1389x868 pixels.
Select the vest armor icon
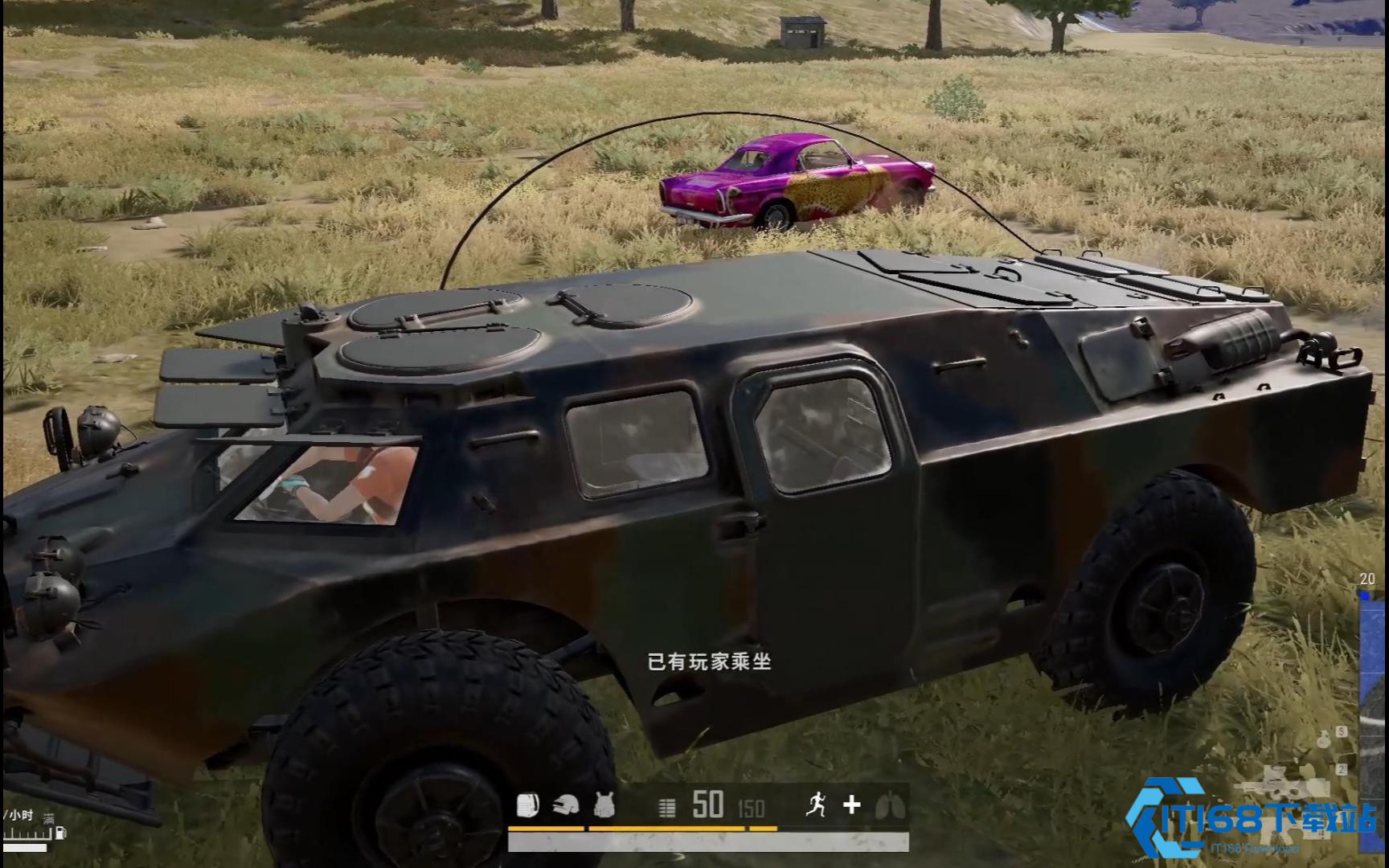[x=604, y=804]
